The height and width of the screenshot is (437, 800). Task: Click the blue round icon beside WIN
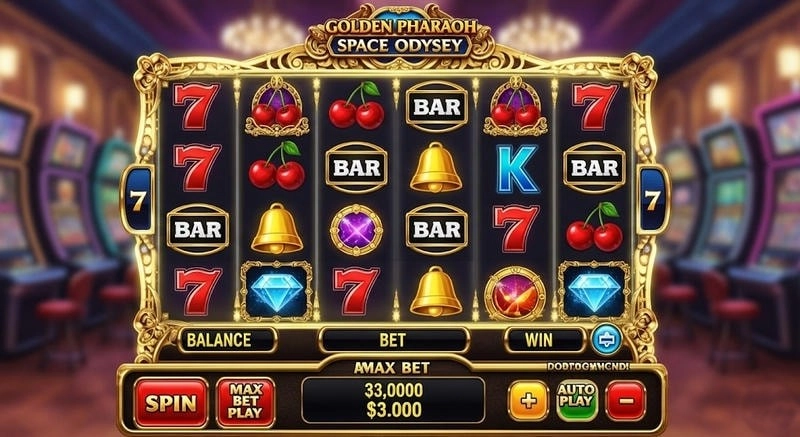pyautogui.click(x=605, y=339)
